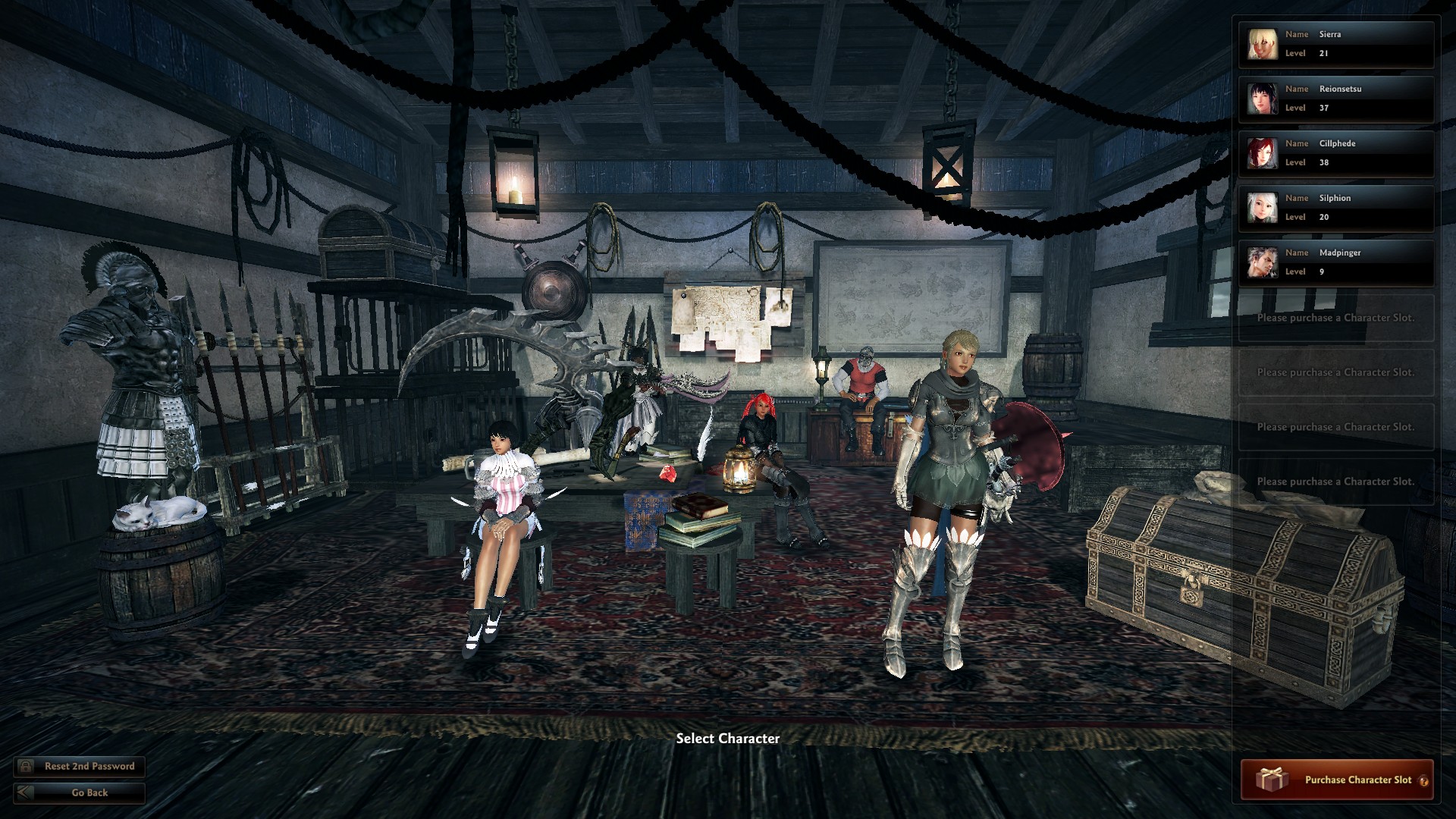Pick the level 38 character Cillphede
The image size is (1456, 819).
click(1336, 153)
